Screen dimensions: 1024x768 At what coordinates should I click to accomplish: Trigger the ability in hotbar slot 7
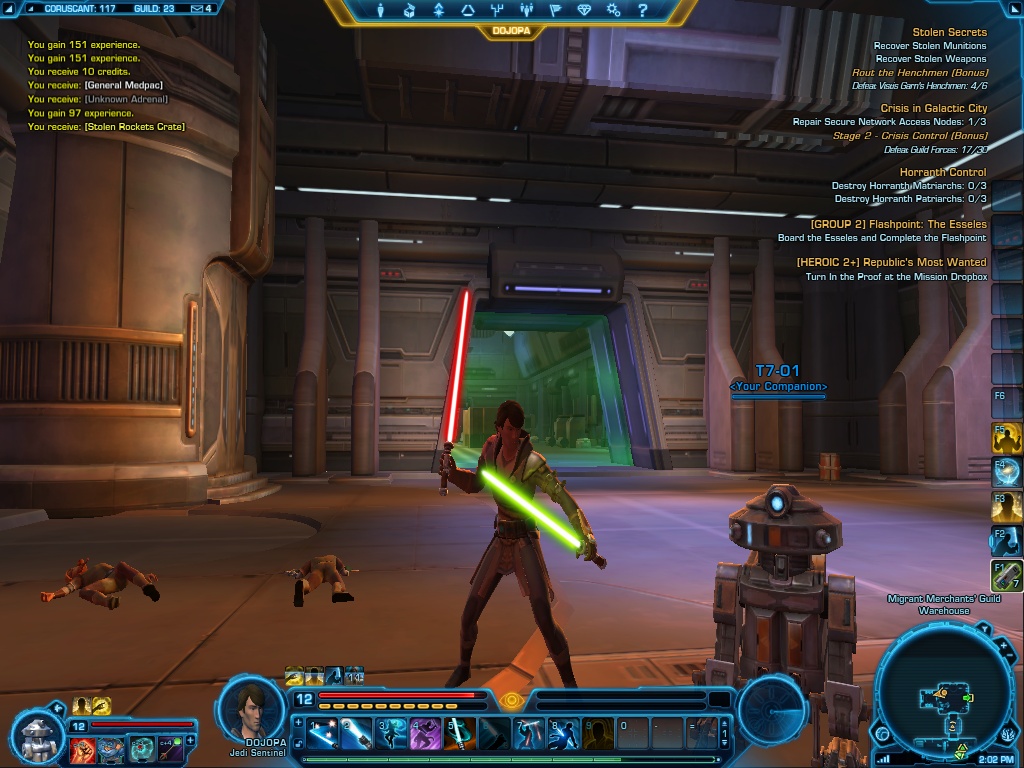[x=529, y=734]
